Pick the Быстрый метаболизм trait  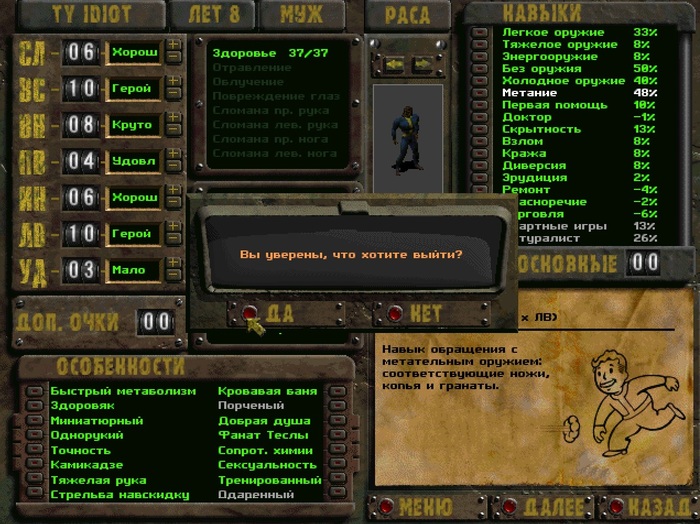point(122,391)
